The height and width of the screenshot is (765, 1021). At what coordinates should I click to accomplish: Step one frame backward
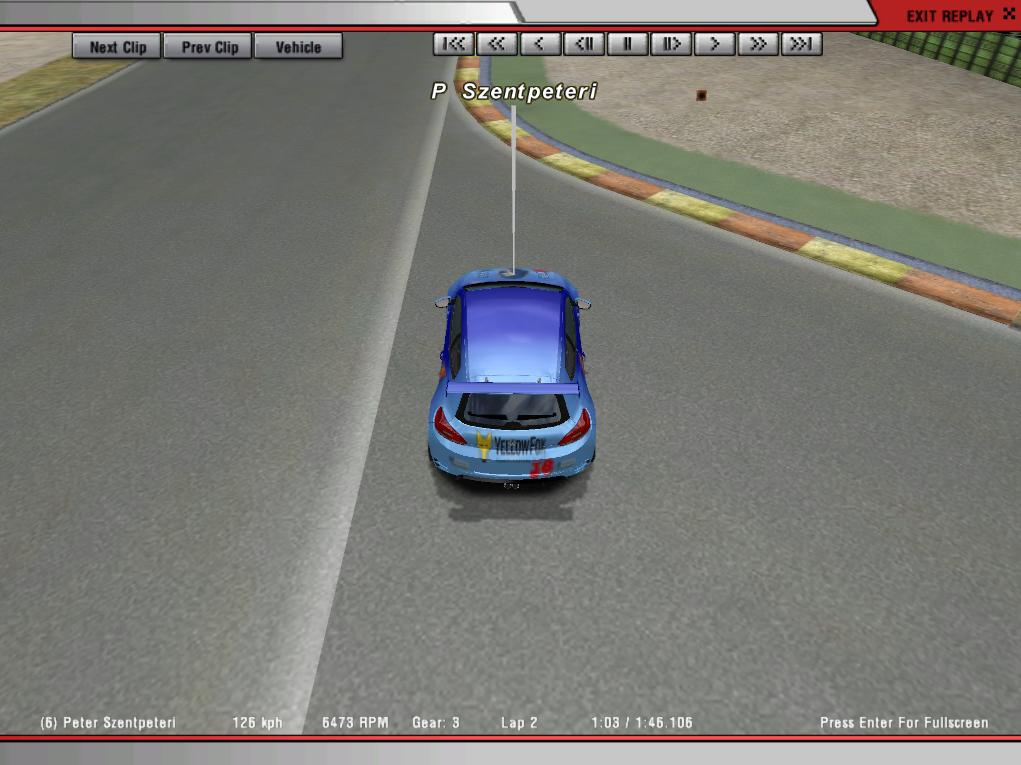click(584, 44)
